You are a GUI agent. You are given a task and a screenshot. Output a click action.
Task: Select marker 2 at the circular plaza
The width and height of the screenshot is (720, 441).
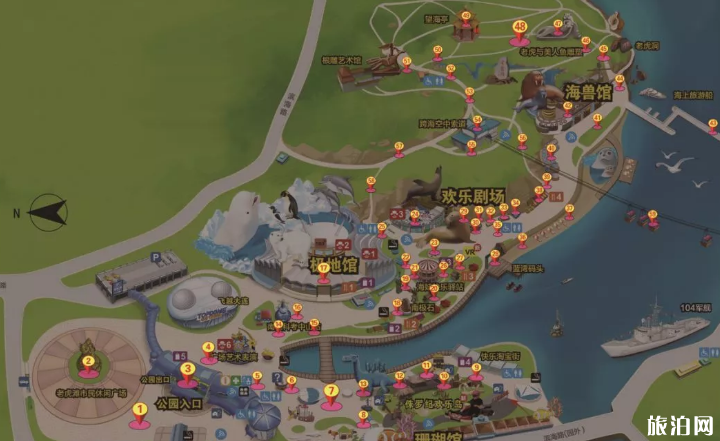point(88,362)
